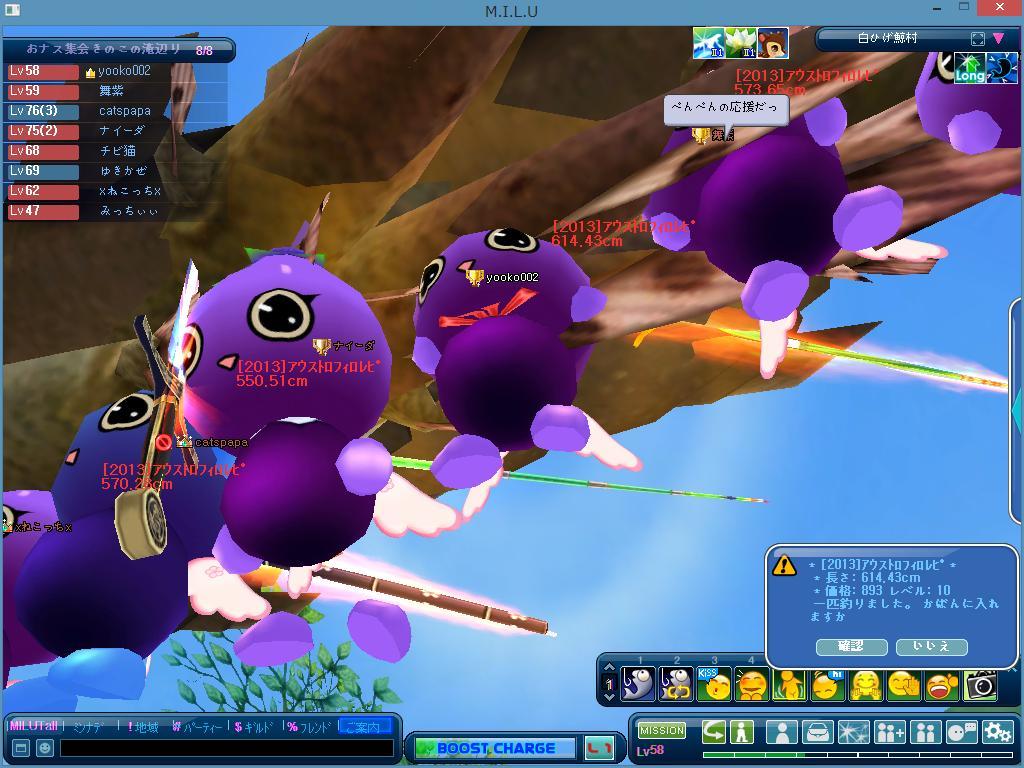Viewport: 1024px width, 768px height.
Task: Use the KISS emote
Action: [714, 685]
